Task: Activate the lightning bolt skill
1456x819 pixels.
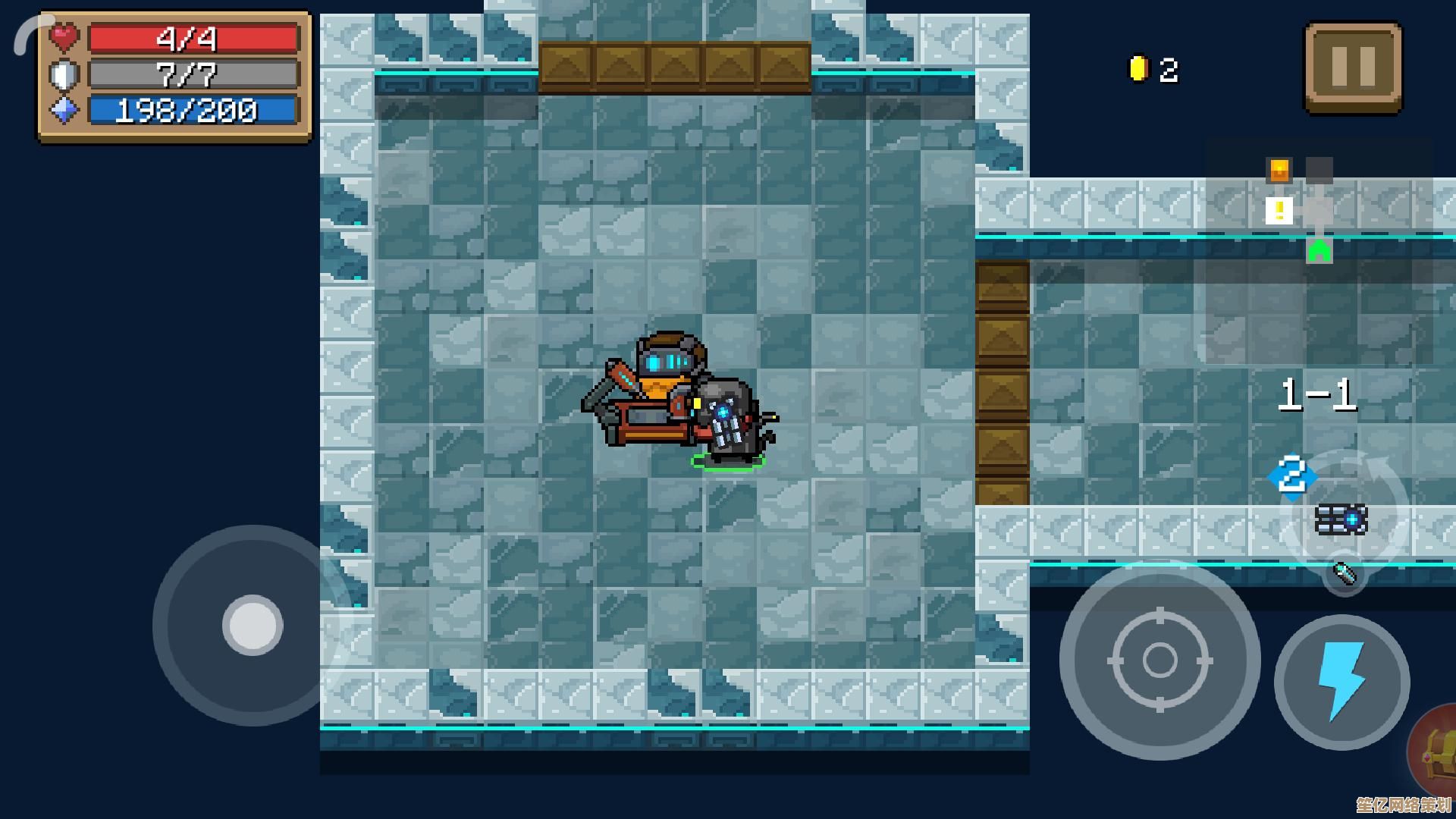Action: pyautogui.click(x=1341, y=682)
